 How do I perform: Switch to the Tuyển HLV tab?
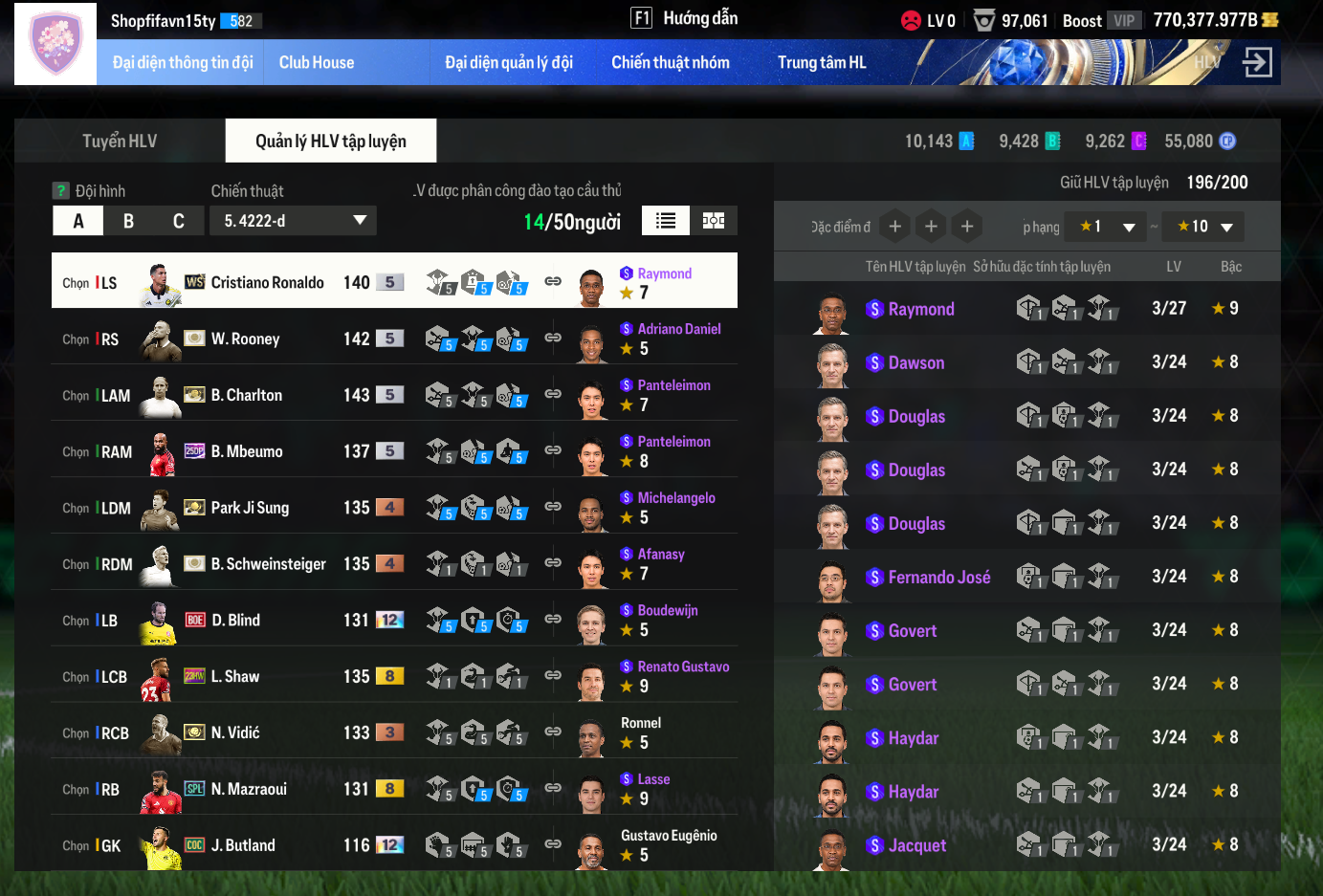pos(120,142)
